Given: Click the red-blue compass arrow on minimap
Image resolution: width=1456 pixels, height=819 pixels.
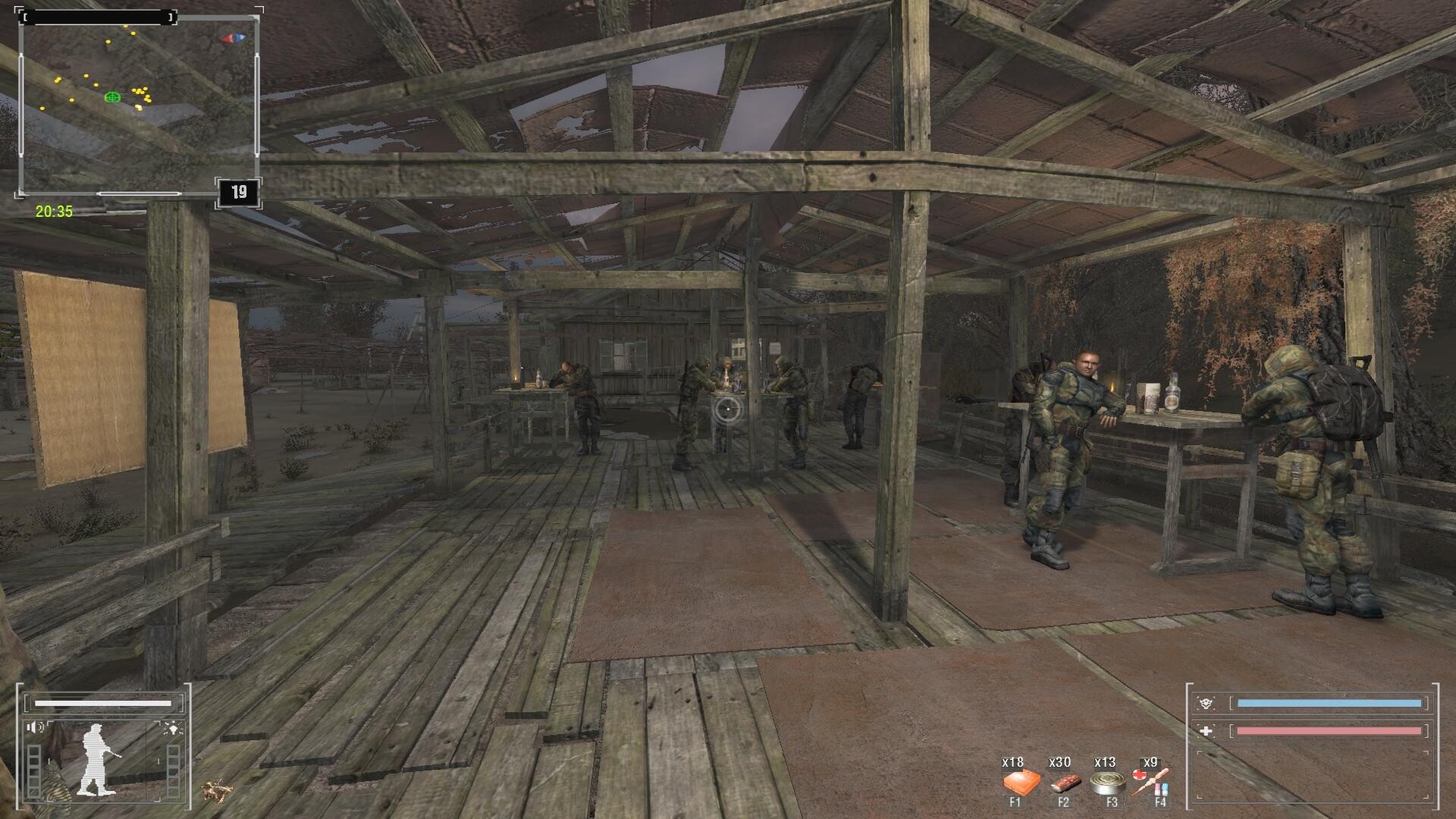Looking at the screenshot, I should [233, 38].
